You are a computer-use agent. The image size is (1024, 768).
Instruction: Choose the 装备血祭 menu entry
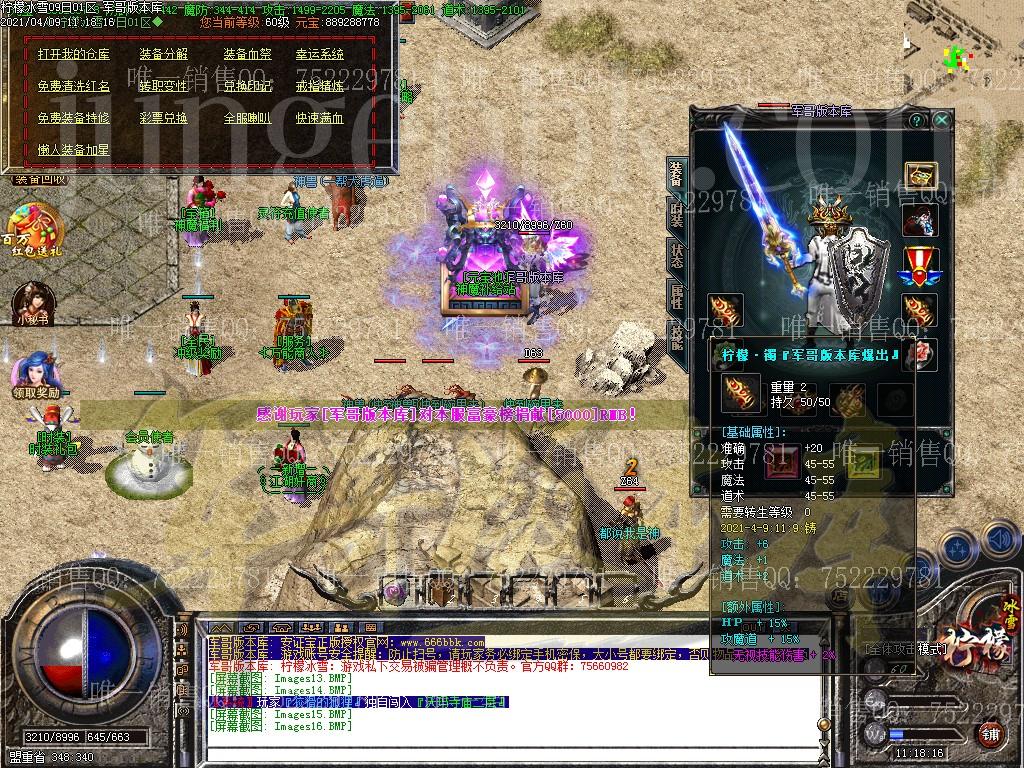point(247,54)
